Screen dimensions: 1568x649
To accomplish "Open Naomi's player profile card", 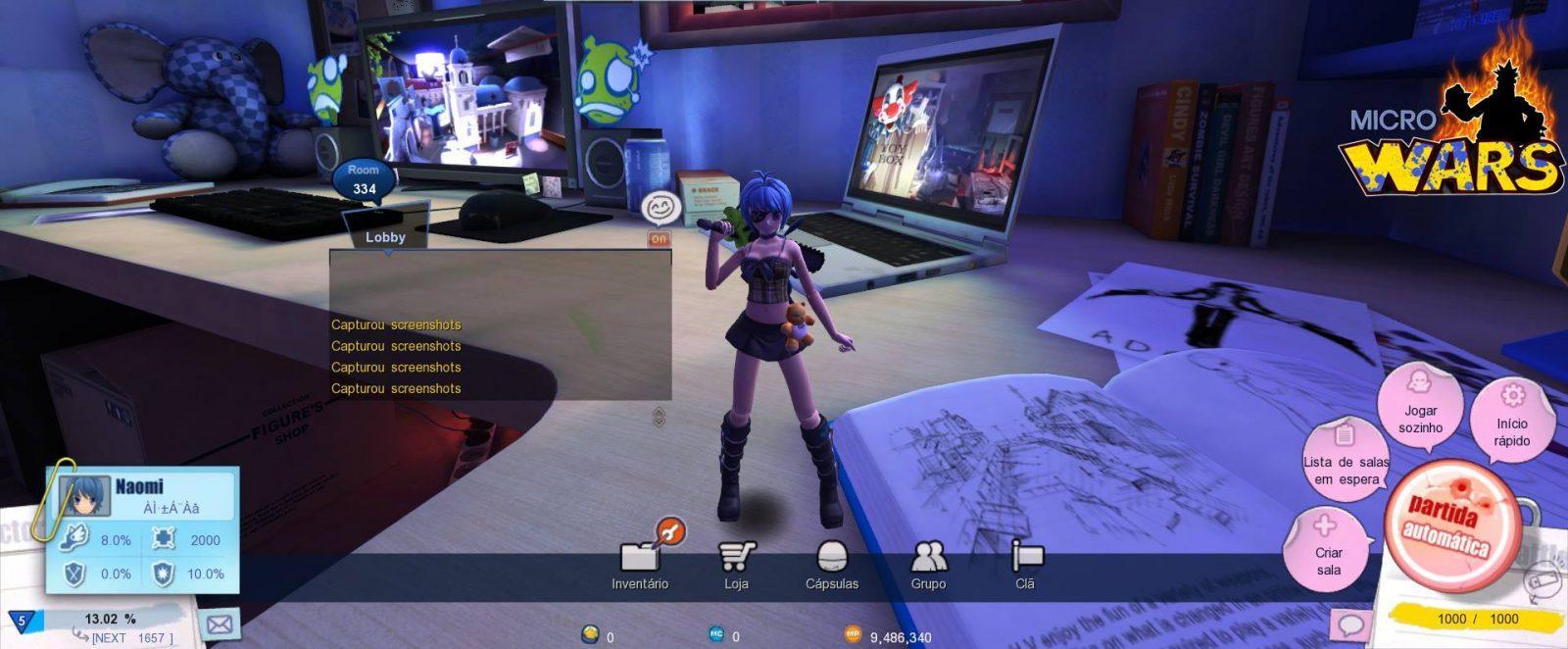I will coord(143,496).
